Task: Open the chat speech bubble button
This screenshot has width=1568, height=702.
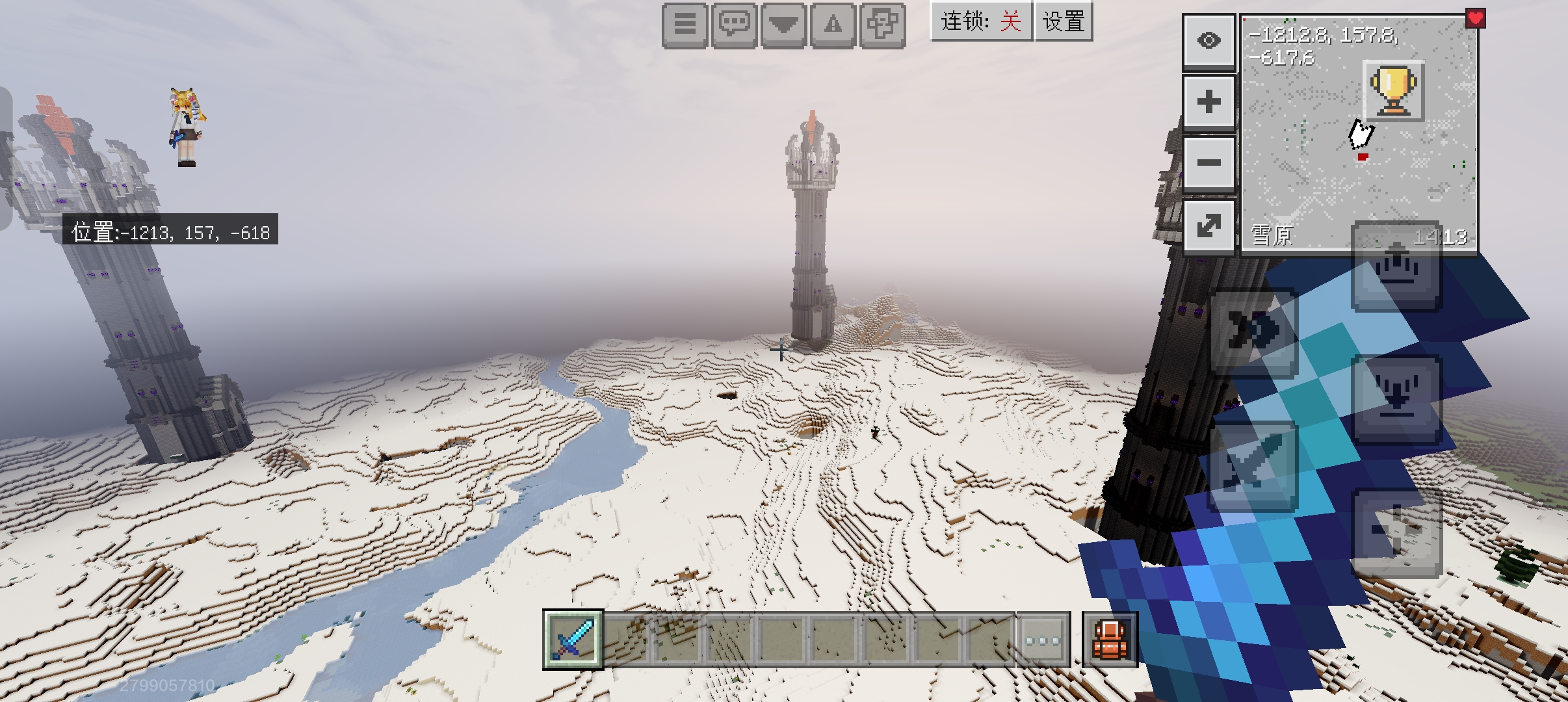Action: (x=734, y=25)
